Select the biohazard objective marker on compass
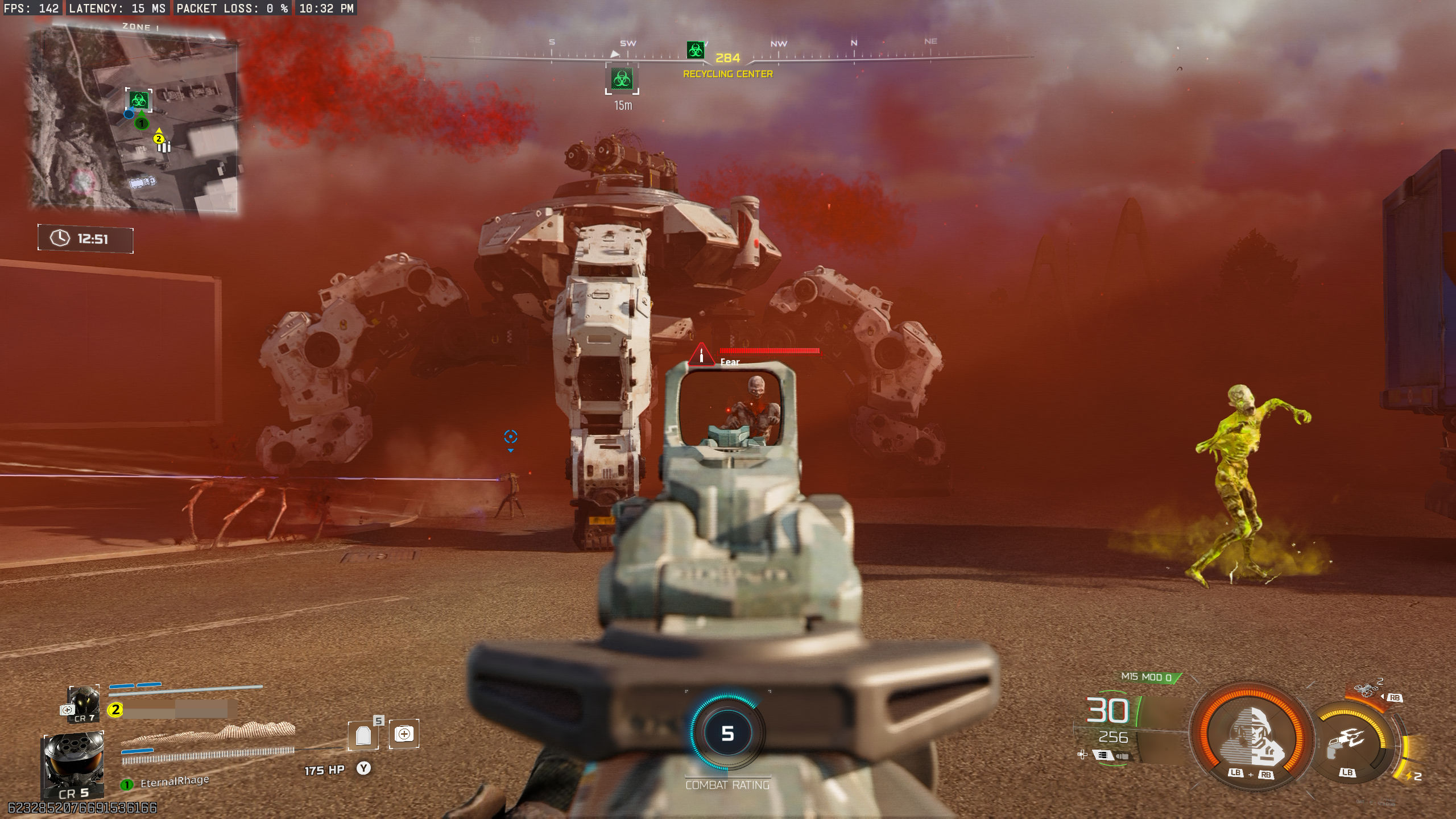The image size is (1456, 819). [x=695, y=49]
